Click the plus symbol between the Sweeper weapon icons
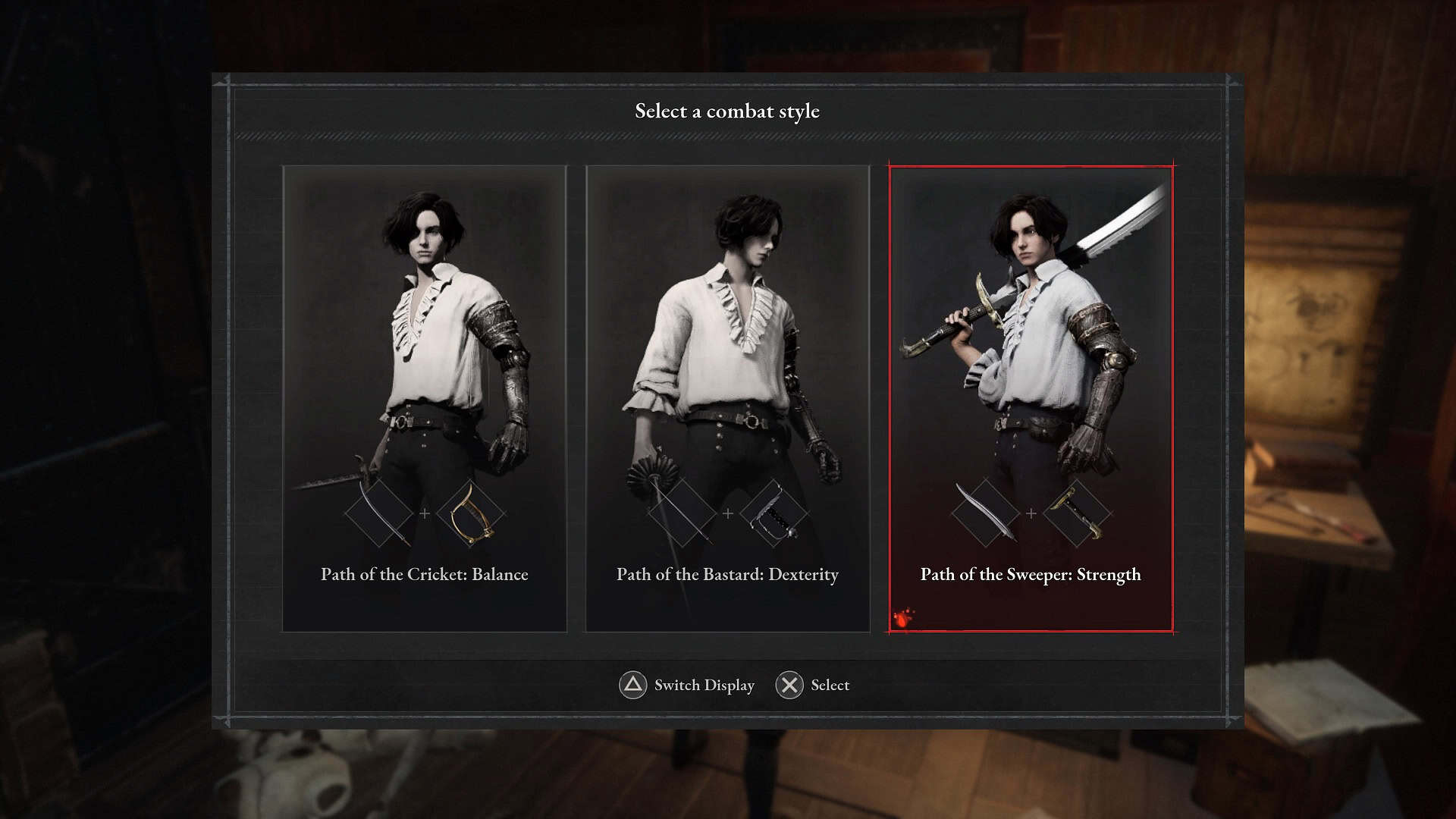The width and height of the screenshot is (1456, 819). 1031,513
